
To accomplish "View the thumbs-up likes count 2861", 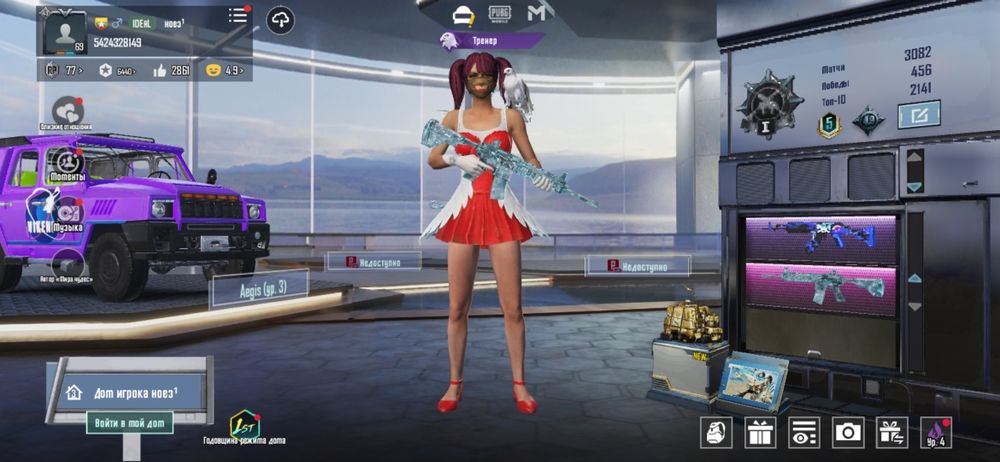I will [171, 70].
